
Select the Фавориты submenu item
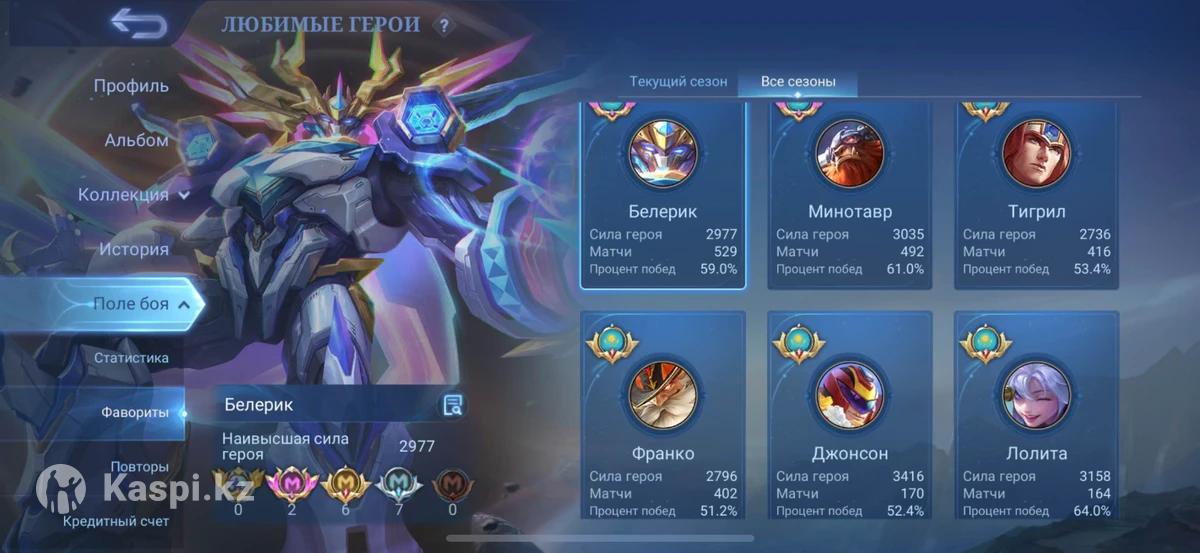click(x=134, y=412)
